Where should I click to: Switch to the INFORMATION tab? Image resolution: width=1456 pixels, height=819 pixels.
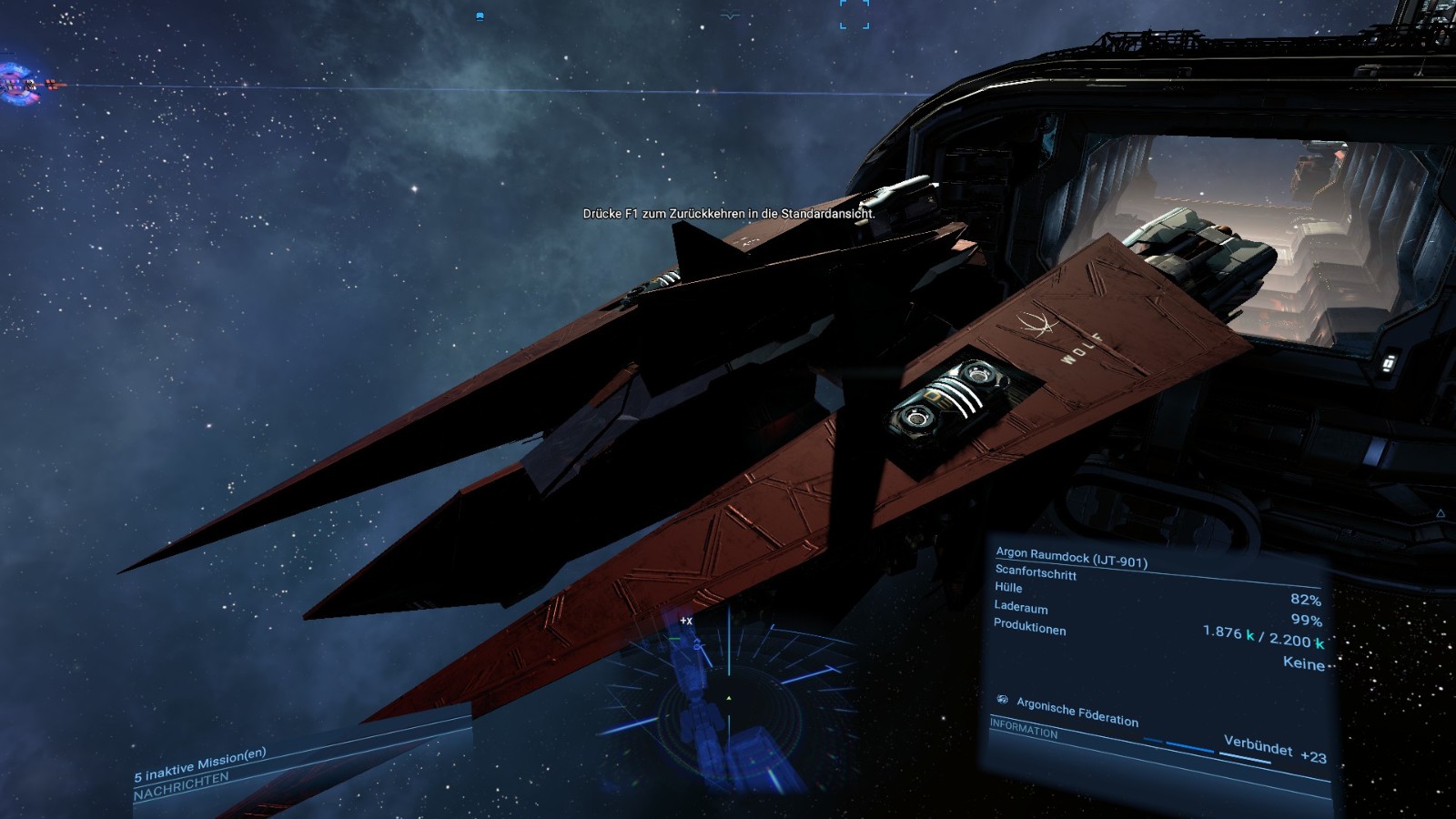pyautogui.click(x=1024, y=727)
